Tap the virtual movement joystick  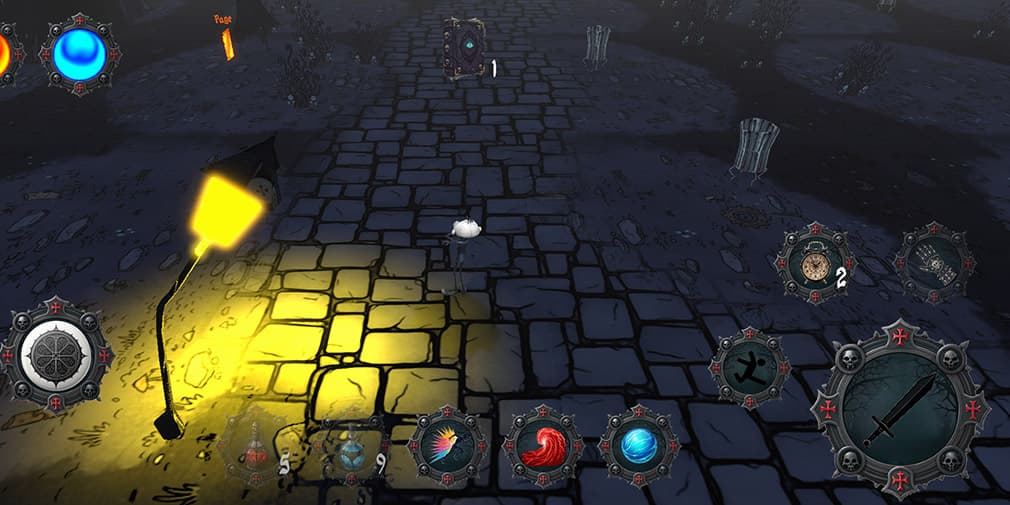(x=56, y=354)
